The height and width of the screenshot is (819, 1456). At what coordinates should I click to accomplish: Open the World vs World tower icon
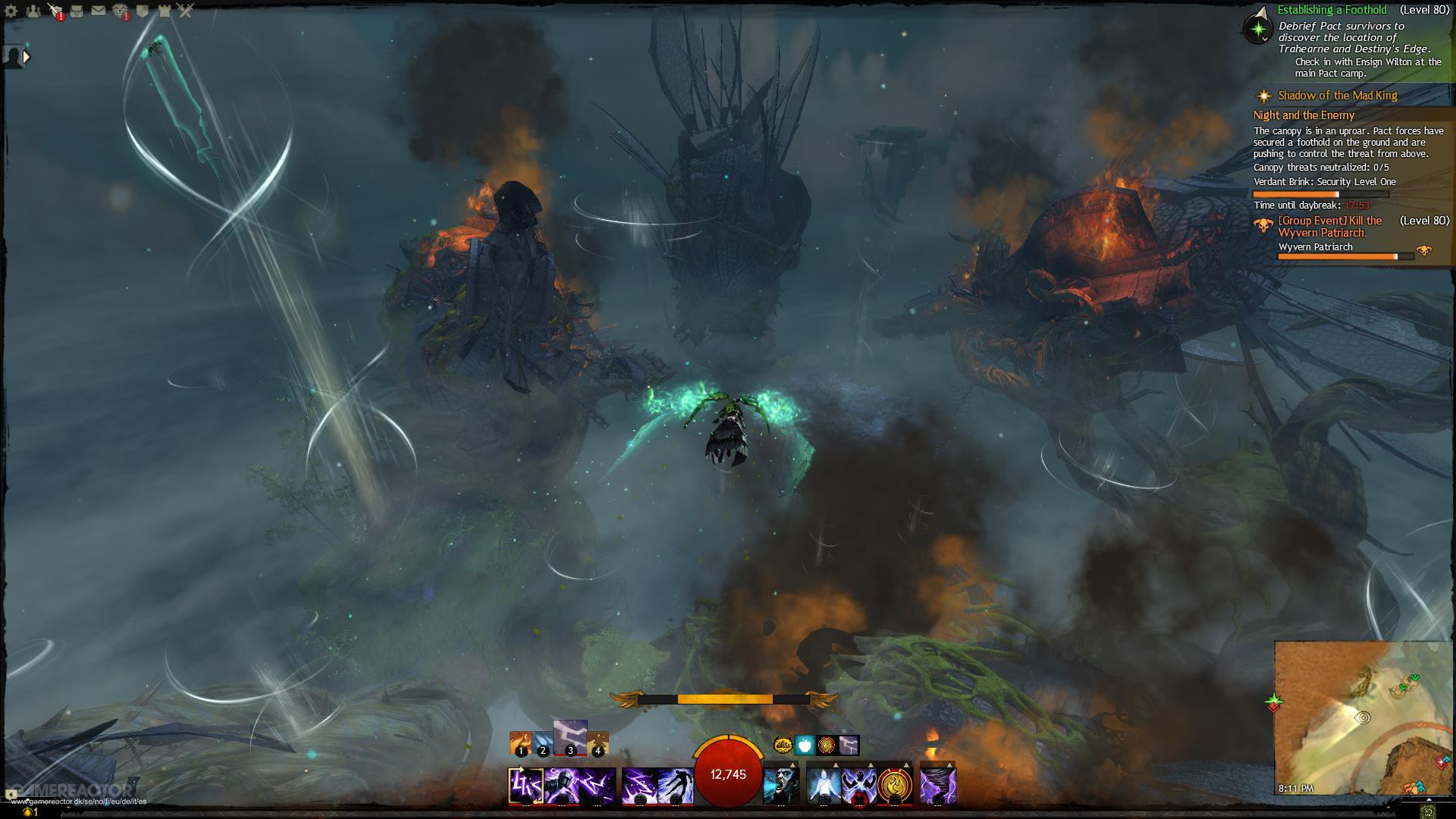164,10
